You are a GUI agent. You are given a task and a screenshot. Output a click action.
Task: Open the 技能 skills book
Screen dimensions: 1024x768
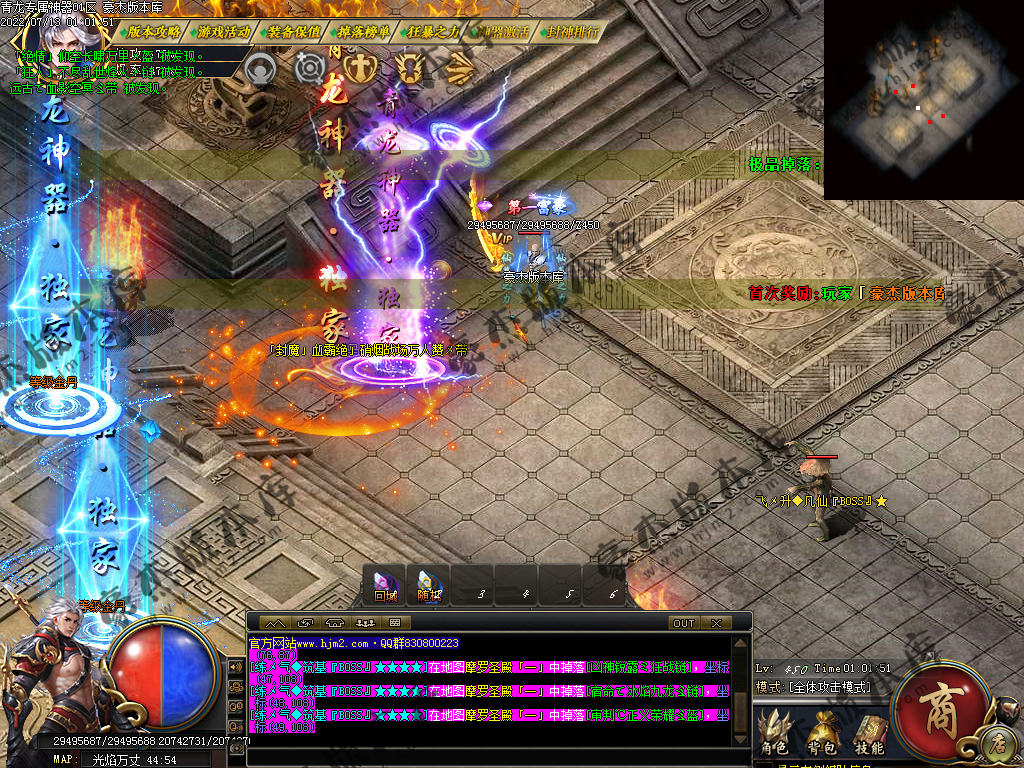(x=868, y=736)
